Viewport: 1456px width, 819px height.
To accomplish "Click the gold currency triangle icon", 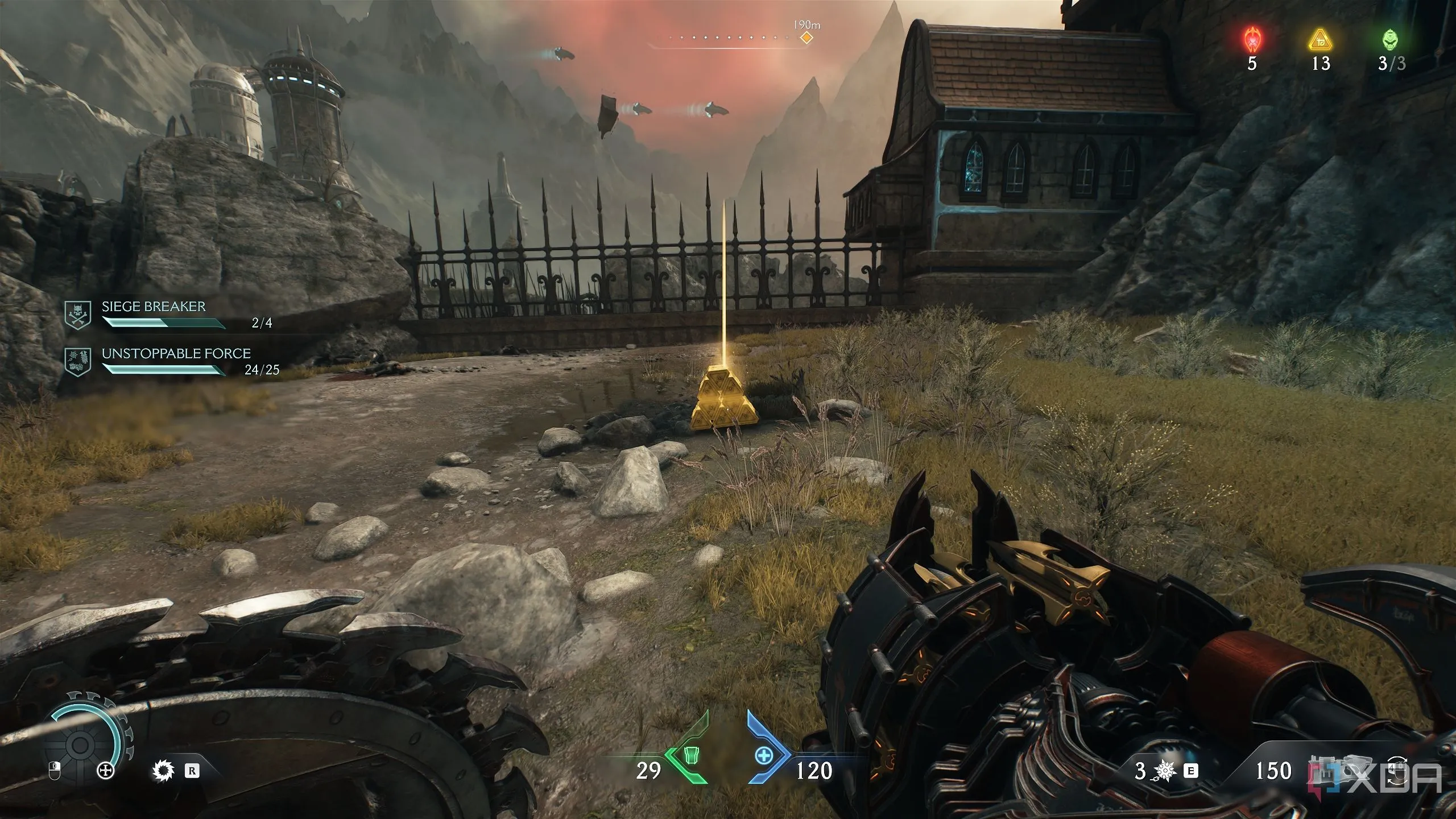I will point(1320,40).
